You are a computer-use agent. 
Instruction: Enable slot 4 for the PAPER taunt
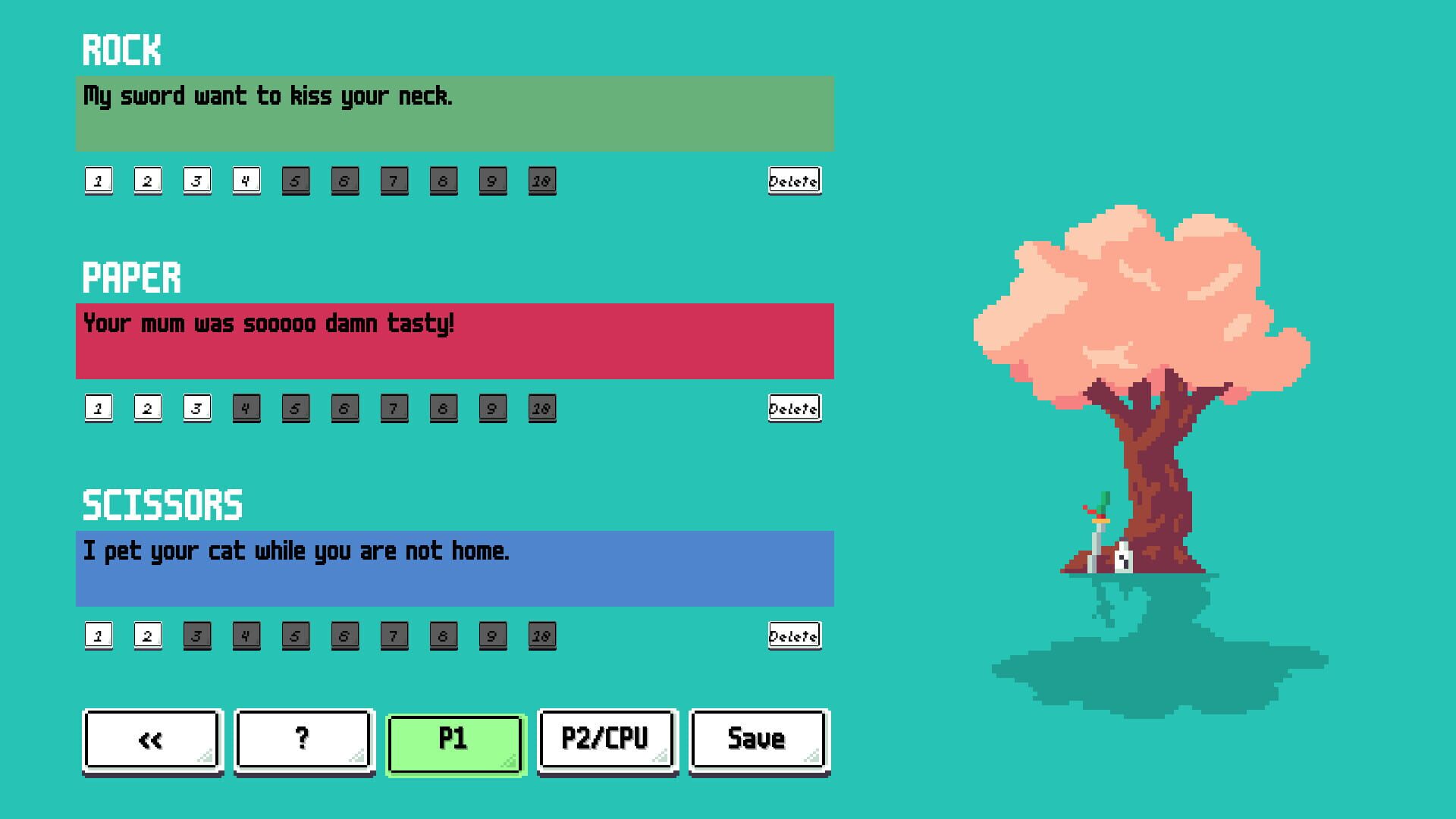(246, 408)
